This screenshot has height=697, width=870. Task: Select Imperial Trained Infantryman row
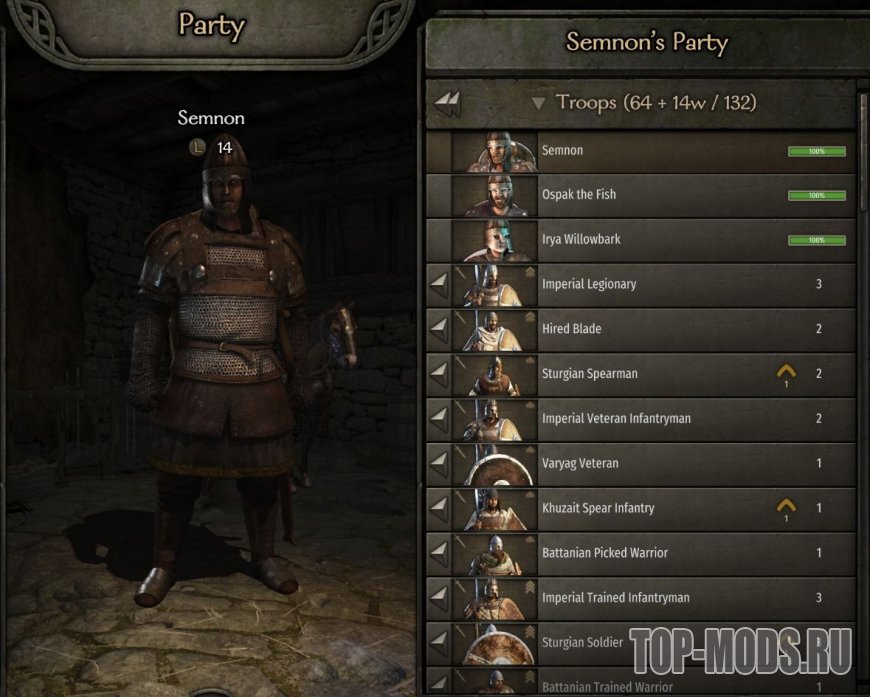pos(650,598)
